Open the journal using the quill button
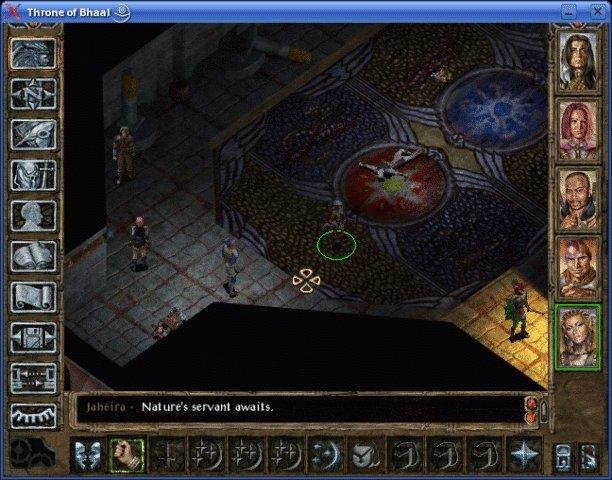Viewport: 612px width, 480px height. tap(32, 134)
